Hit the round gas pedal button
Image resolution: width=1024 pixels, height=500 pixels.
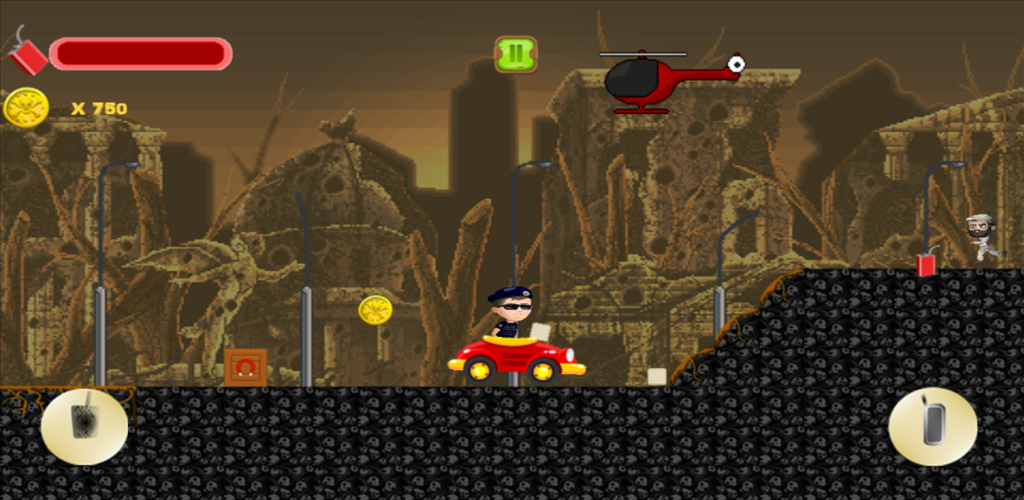click(932, 426)
